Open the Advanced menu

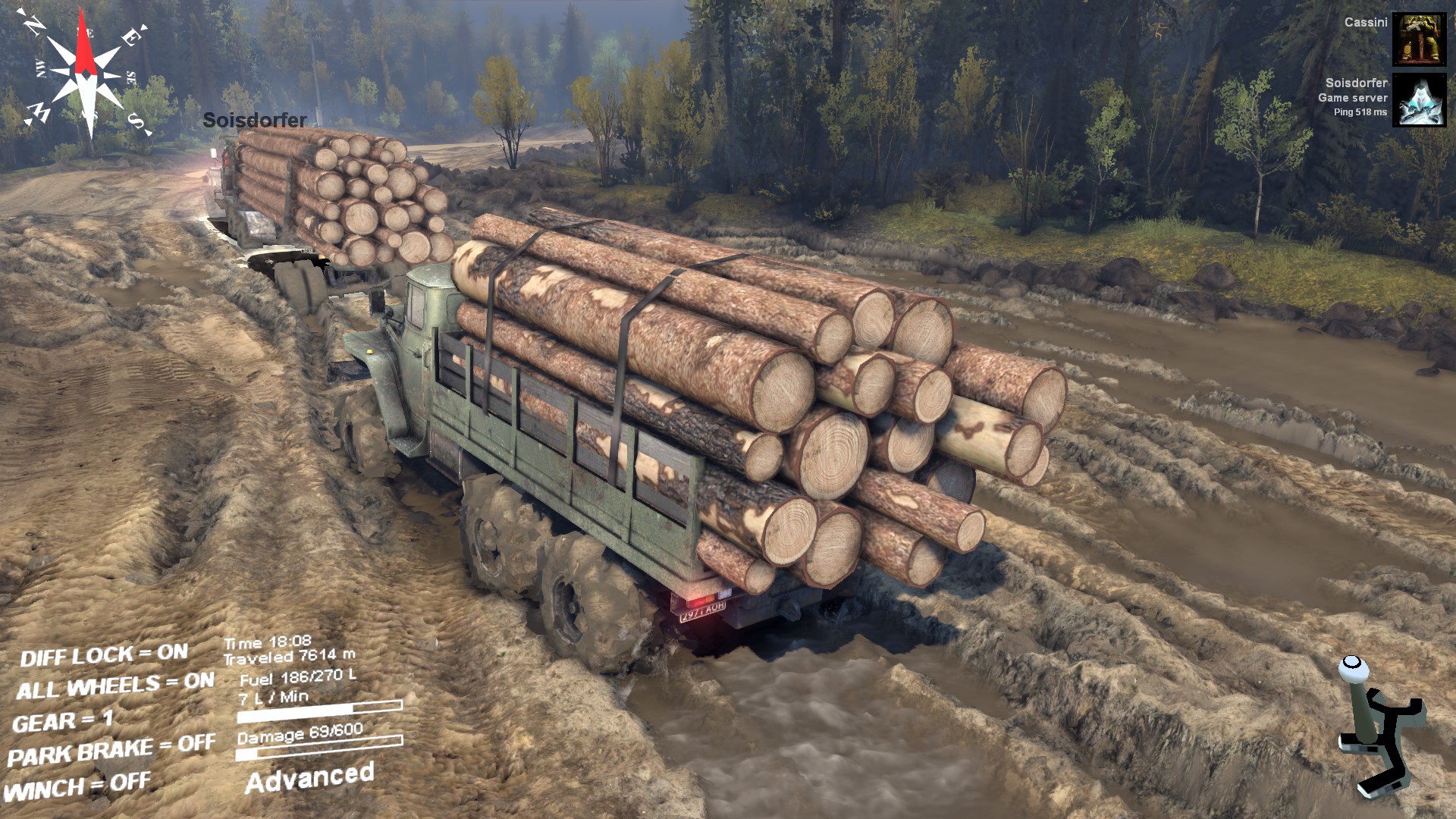point(309,777)
